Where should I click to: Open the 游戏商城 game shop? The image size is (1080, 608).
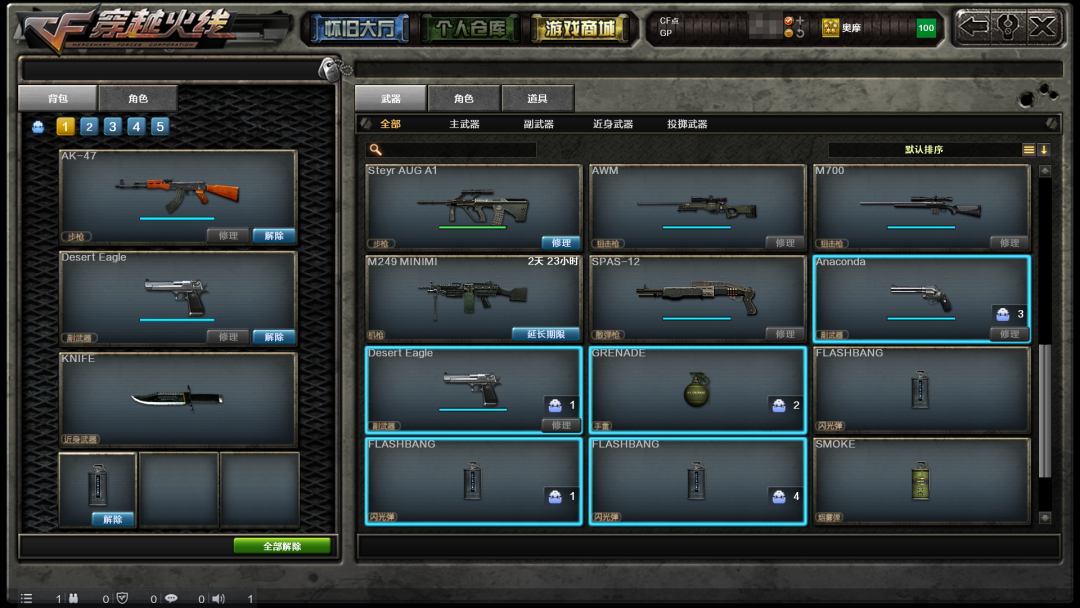[x=581, y=29]
